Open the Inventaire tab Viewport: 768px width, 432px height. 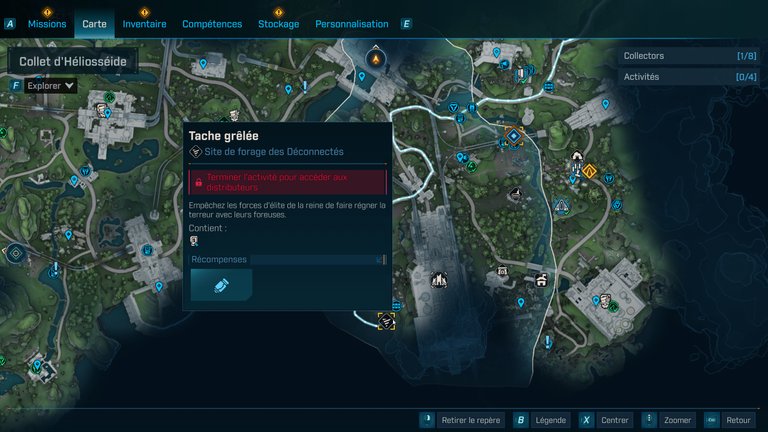(144, 23)
